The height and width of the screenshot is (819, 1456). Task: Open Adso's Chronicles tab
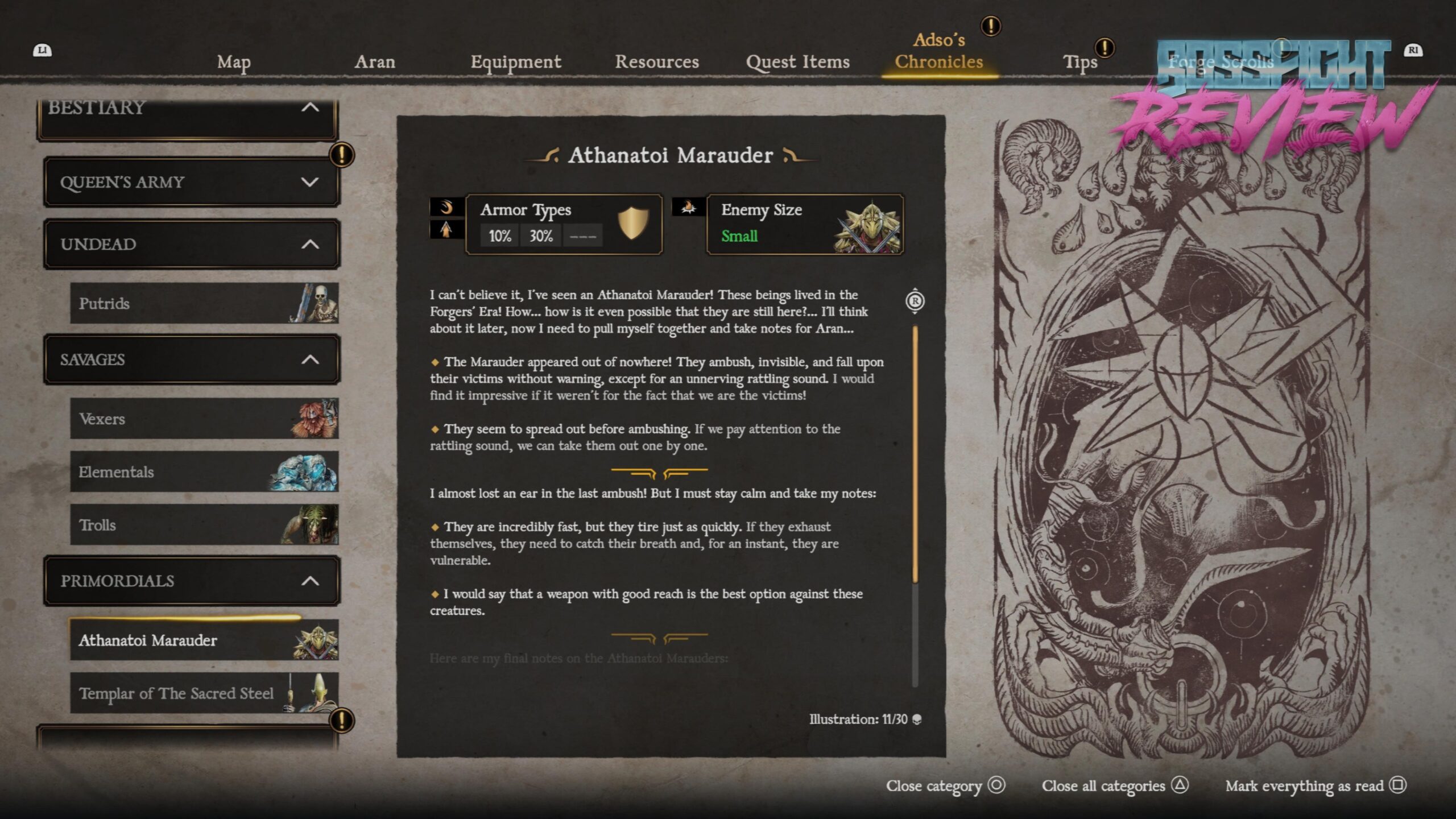(938, 51)
